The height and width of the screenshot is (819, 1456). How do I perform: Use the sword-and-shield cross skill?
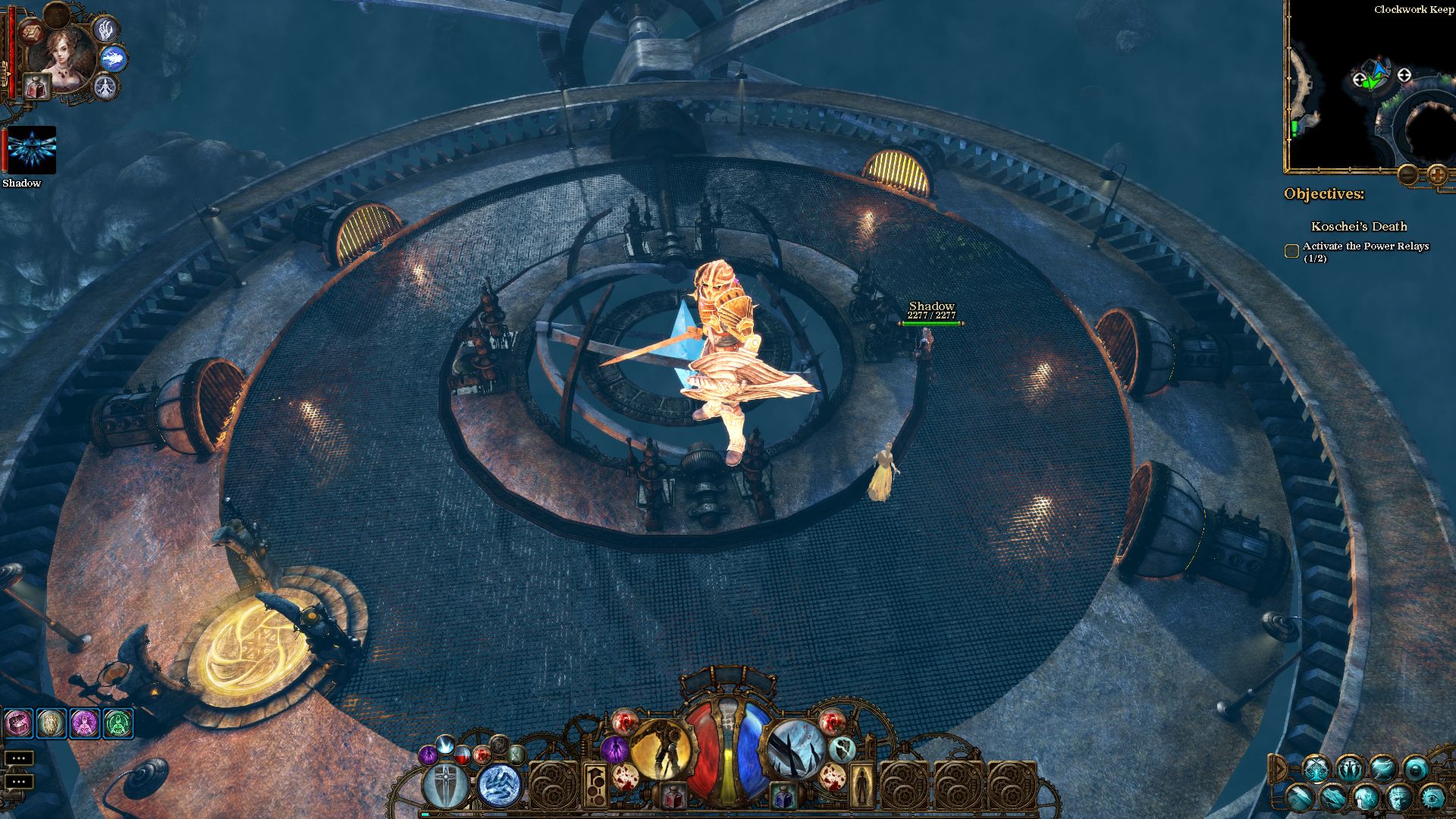point(445,785)
